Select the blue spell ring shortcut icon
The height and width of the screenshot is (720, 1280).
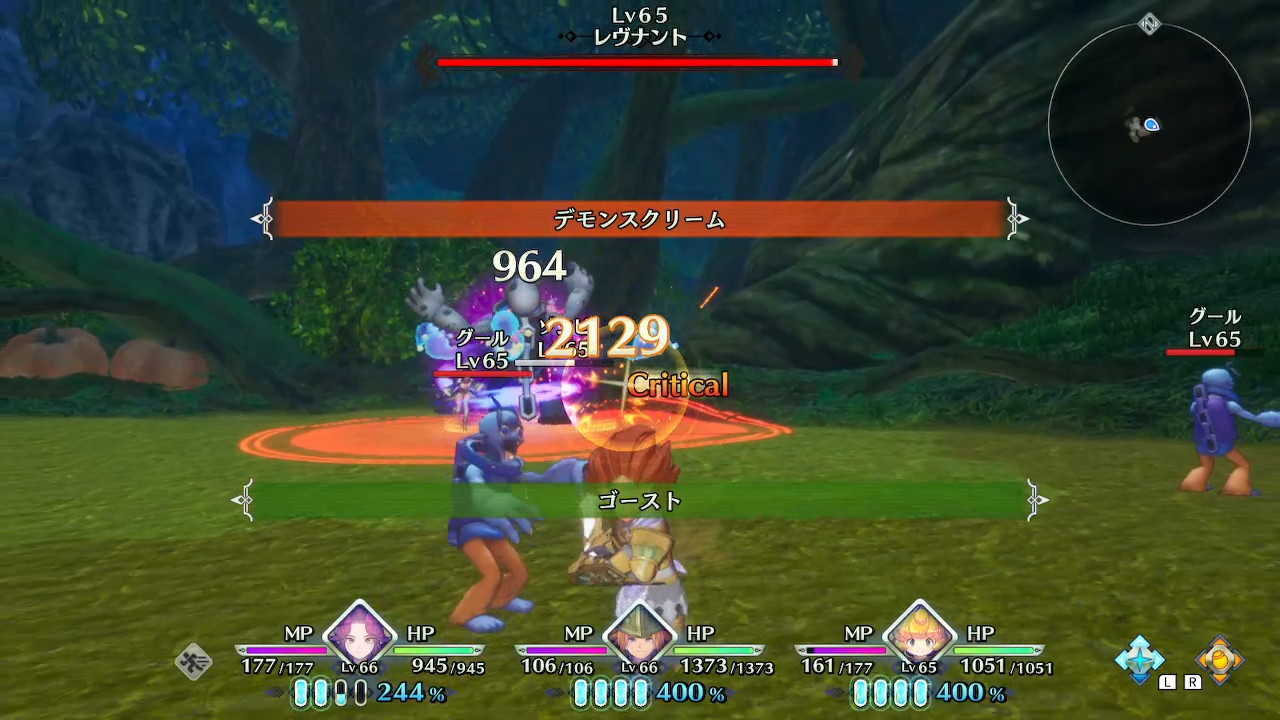pos(1139,658)
